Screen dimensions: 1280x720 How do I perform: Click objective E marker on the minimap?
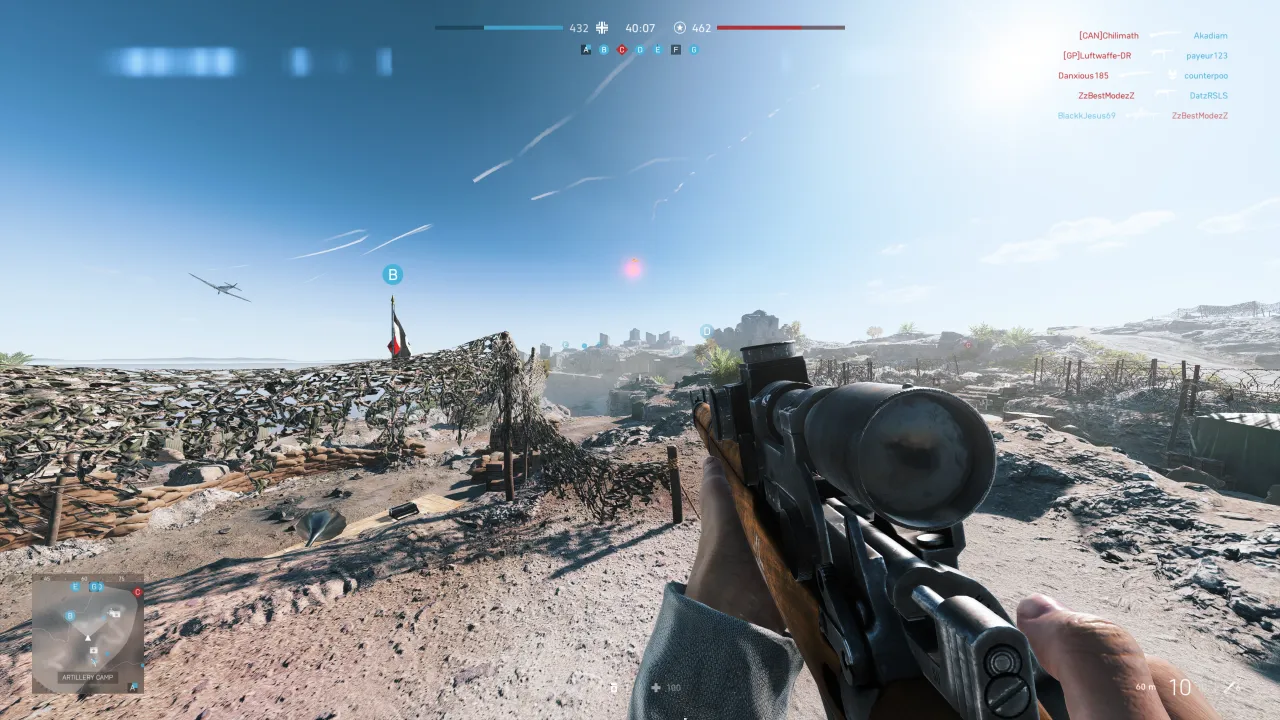click(x=75, y=587)
